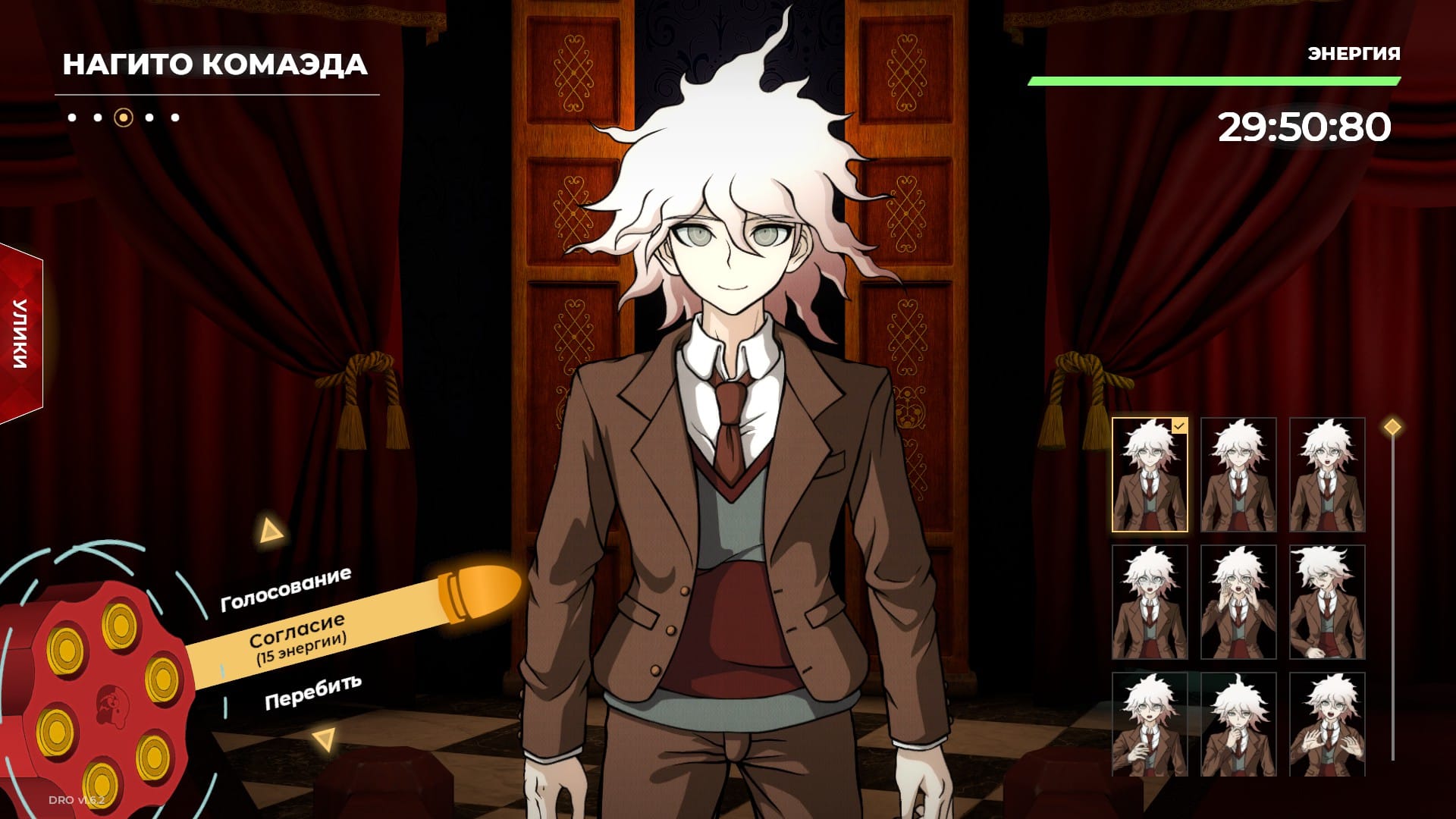This screenshot has height=819, width=1456.
Task: Click the down arrow below the bullet list
Action: click(325, 739)
